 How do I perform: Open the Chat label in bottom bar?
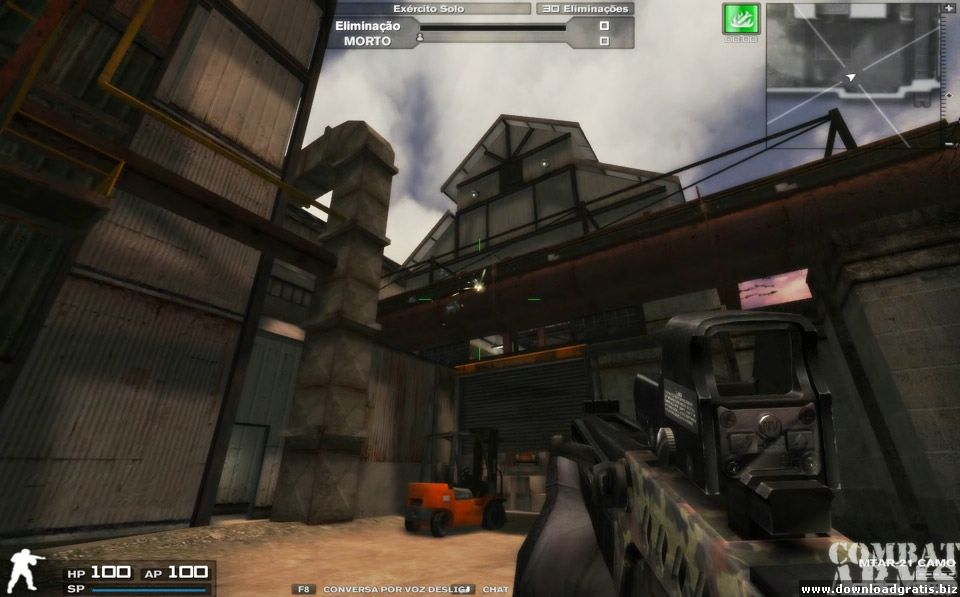495,589
